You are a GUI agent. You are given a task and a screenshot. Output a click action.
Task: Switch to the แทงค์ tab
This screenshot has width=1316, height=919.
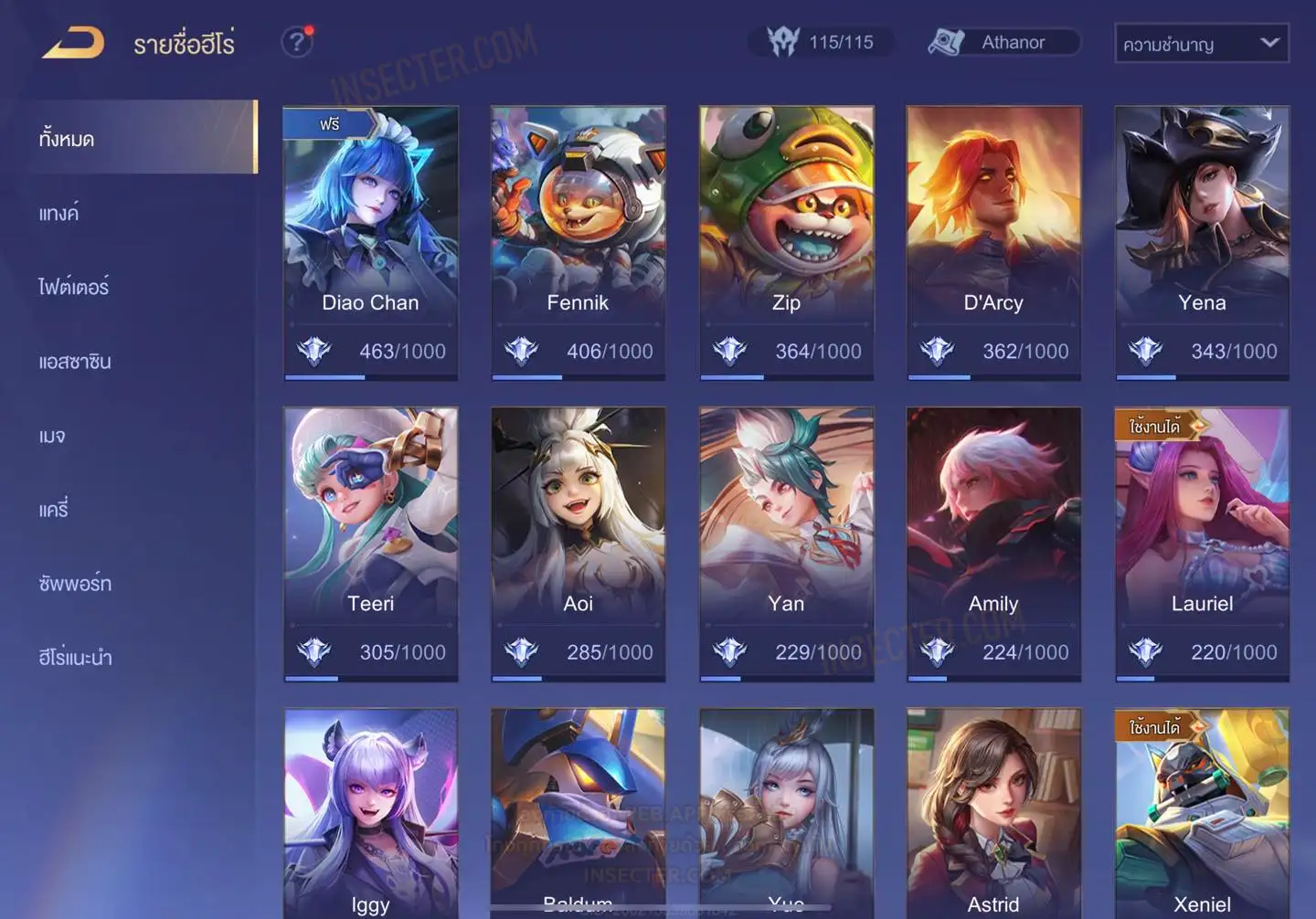click(58, 214)
